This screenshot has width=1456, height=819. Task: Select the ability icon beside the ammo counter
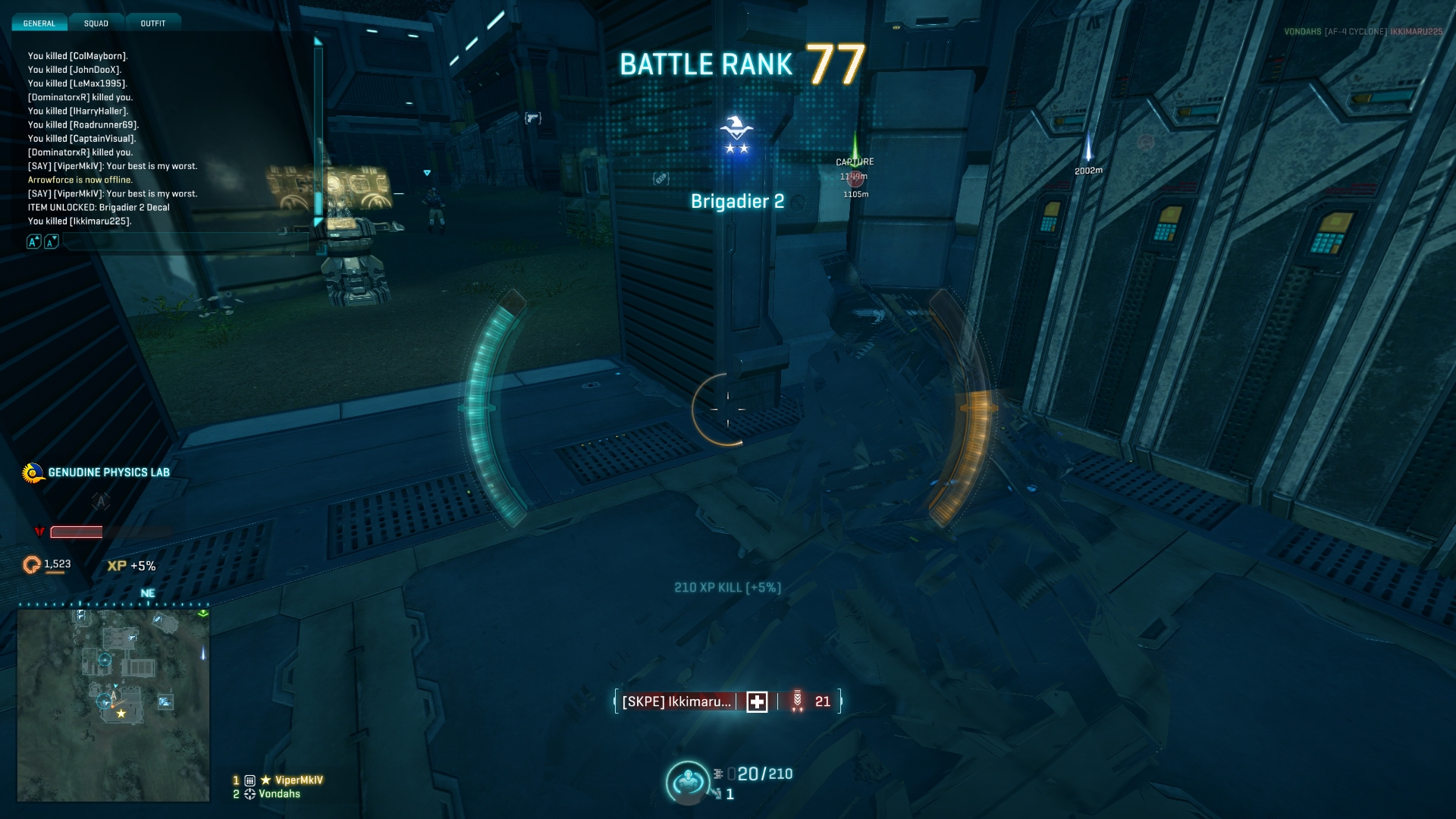(x=687, y=782)
